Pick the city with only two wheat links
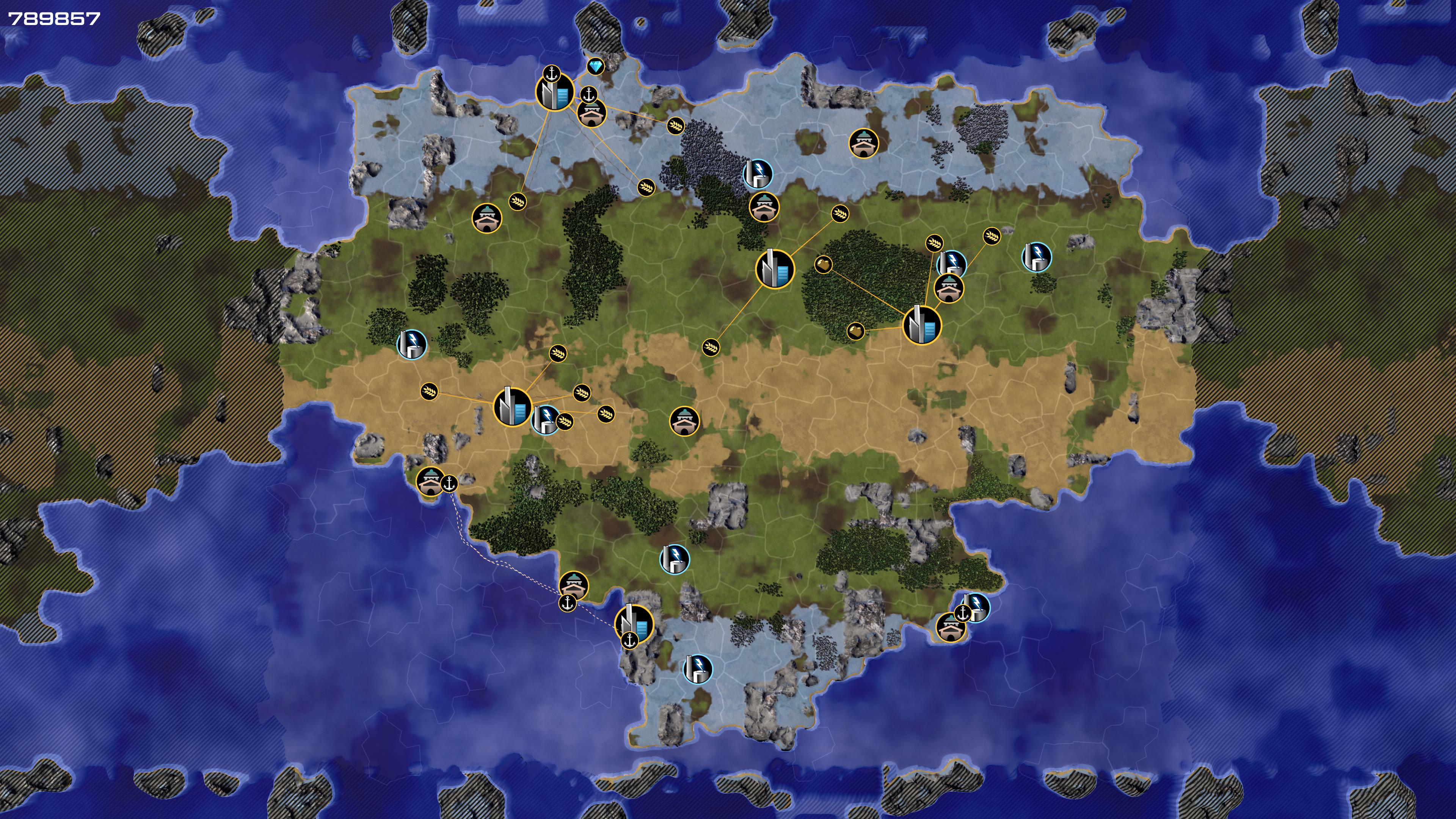This screenshot has width=1456, height=819. [x=774, y=269]
